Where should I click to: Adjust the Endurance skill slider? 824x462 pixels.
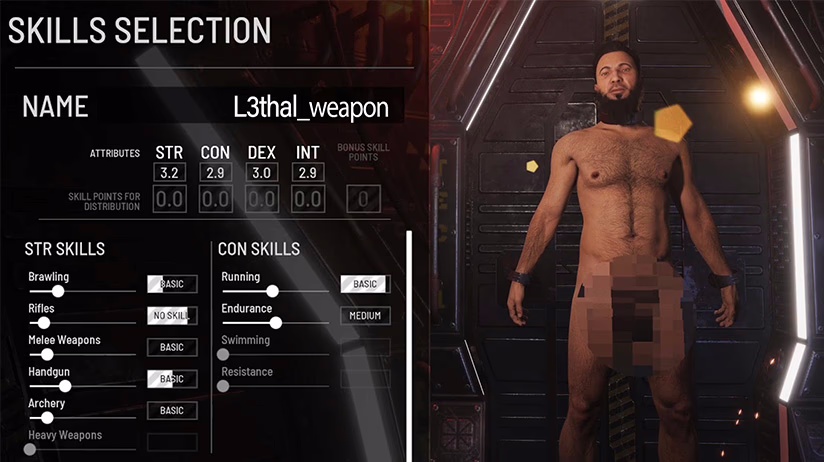click(x=276, y=323)
